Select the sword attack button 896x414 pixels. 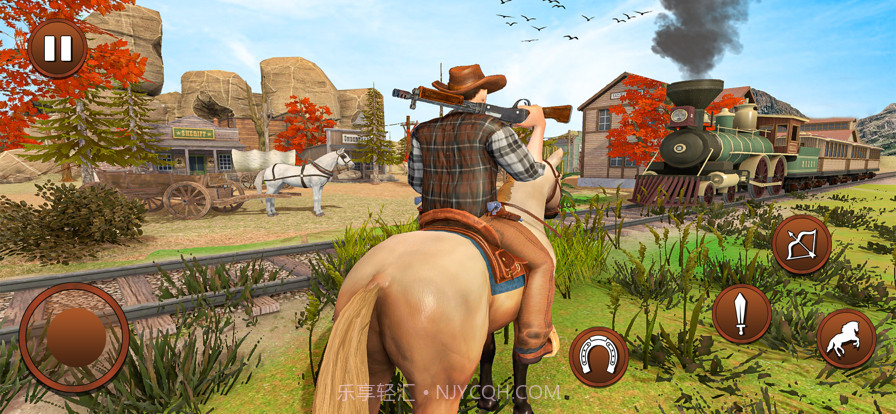(x=741, y=314)
